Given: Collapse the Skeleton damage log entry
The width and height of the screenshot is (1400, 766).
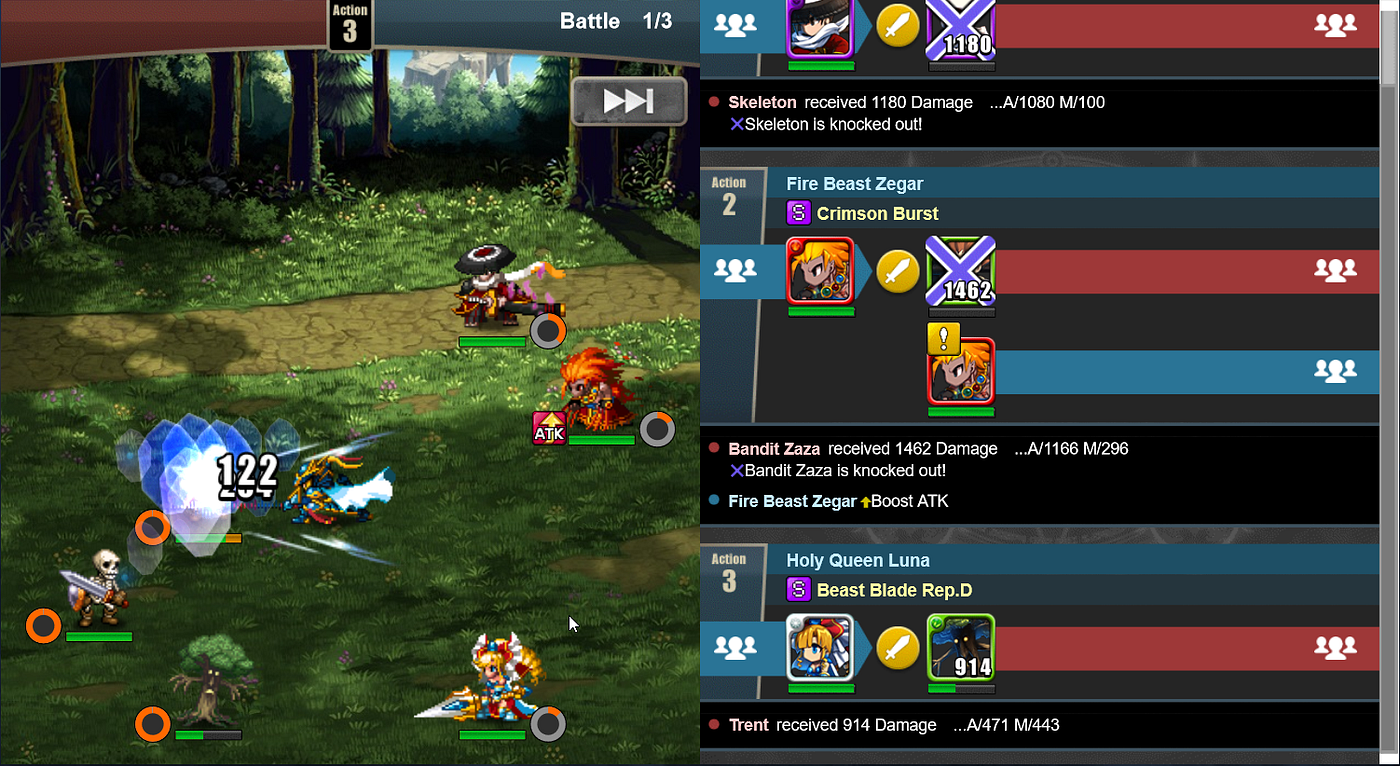Looking at the screenshot, I should click(762, 102).
